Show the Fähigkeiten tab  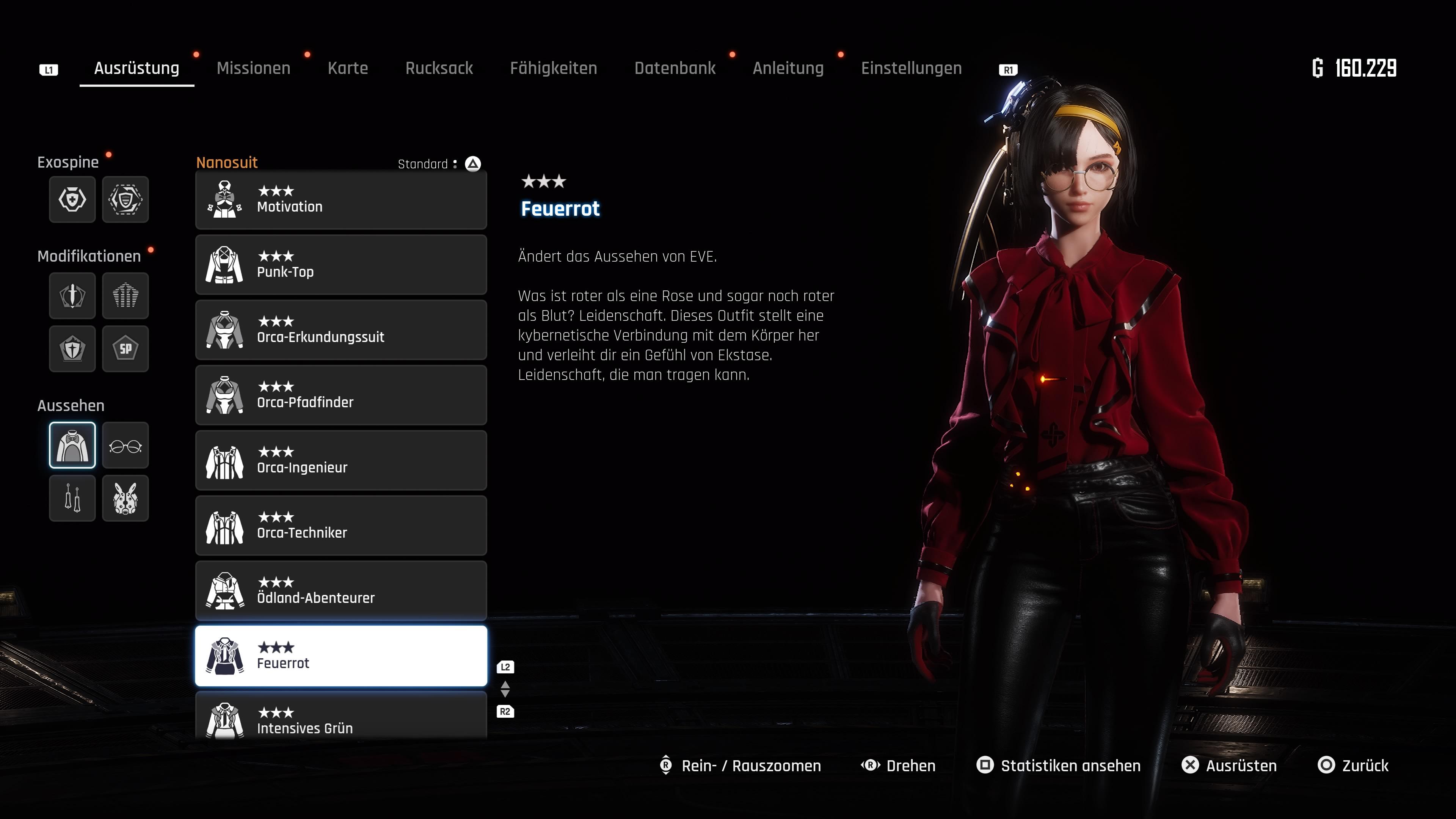coord(553,68)
